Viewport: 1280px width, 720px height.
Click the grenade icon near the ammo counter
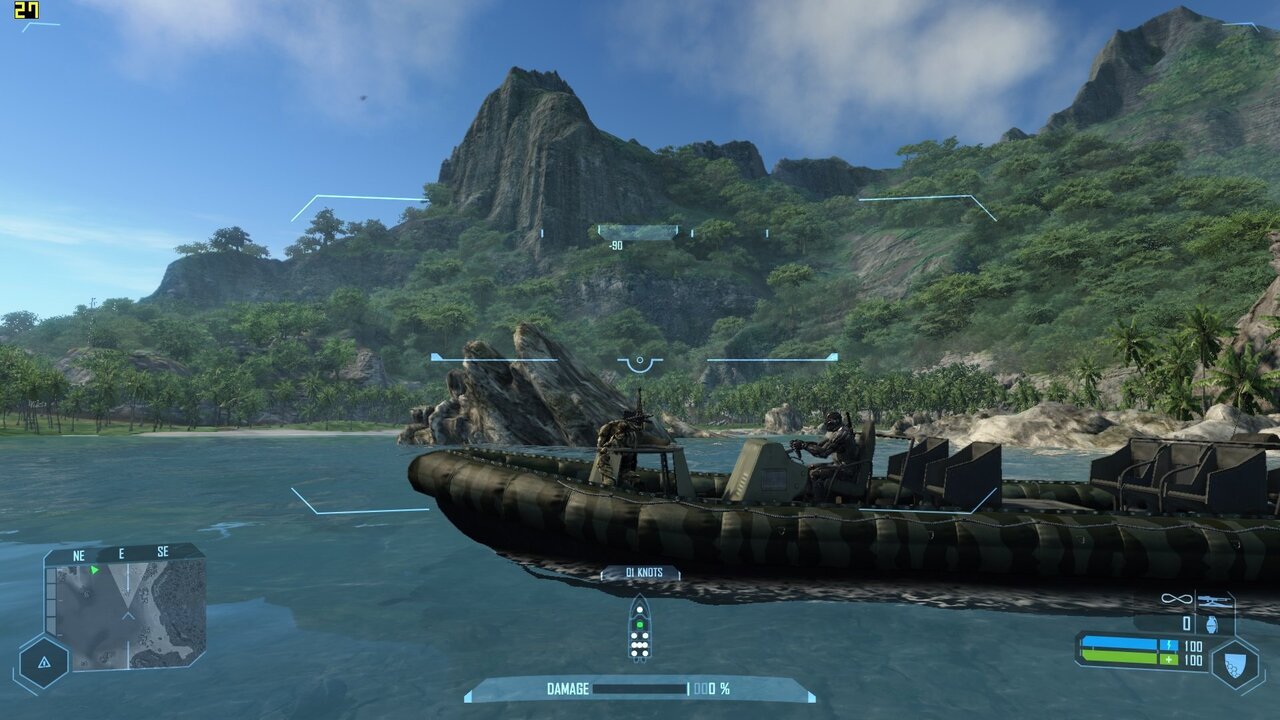(1211, 624)
